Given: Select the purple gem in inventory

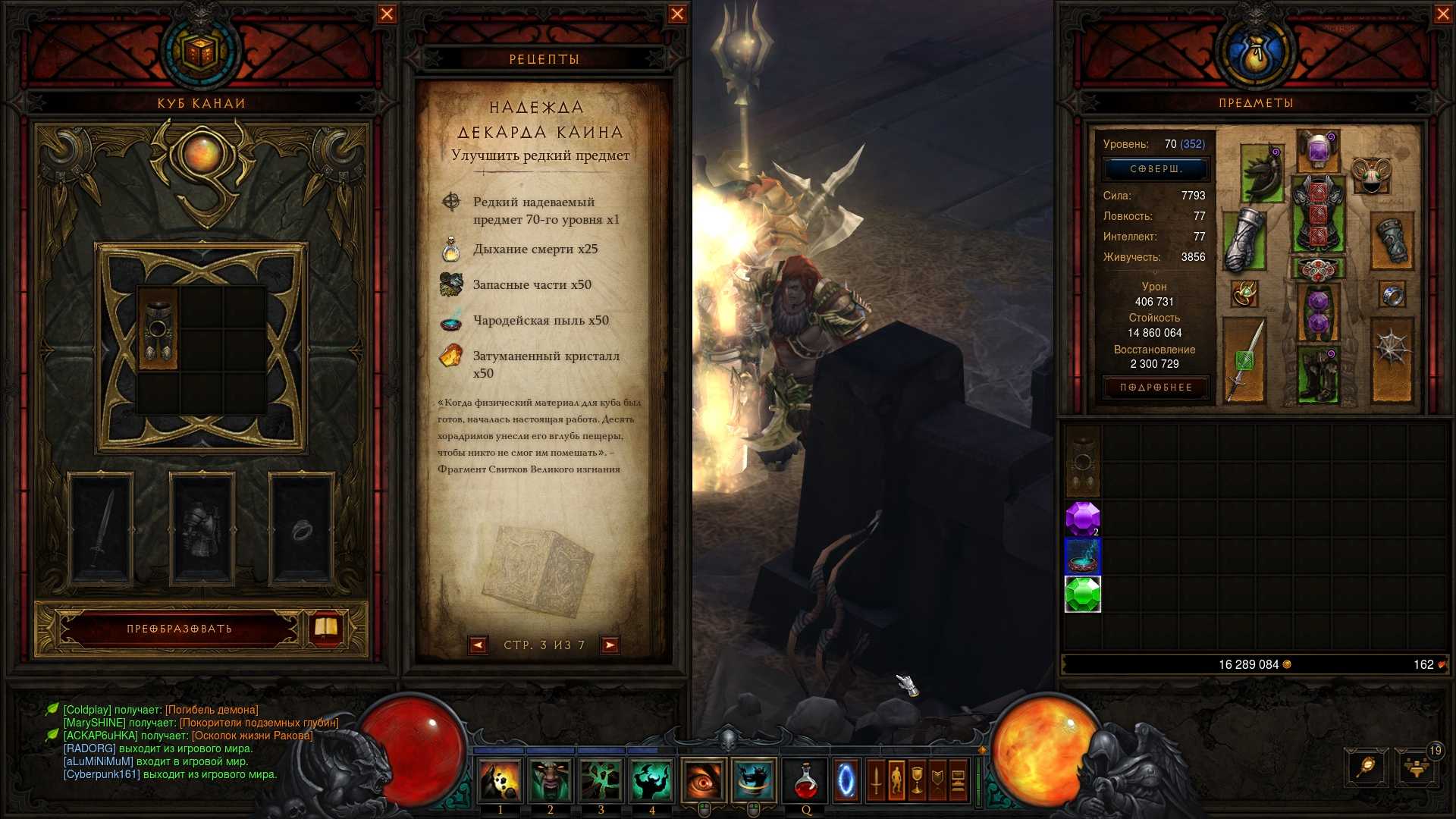Looking at the screenshot, I should click(x=1082, y=519).
